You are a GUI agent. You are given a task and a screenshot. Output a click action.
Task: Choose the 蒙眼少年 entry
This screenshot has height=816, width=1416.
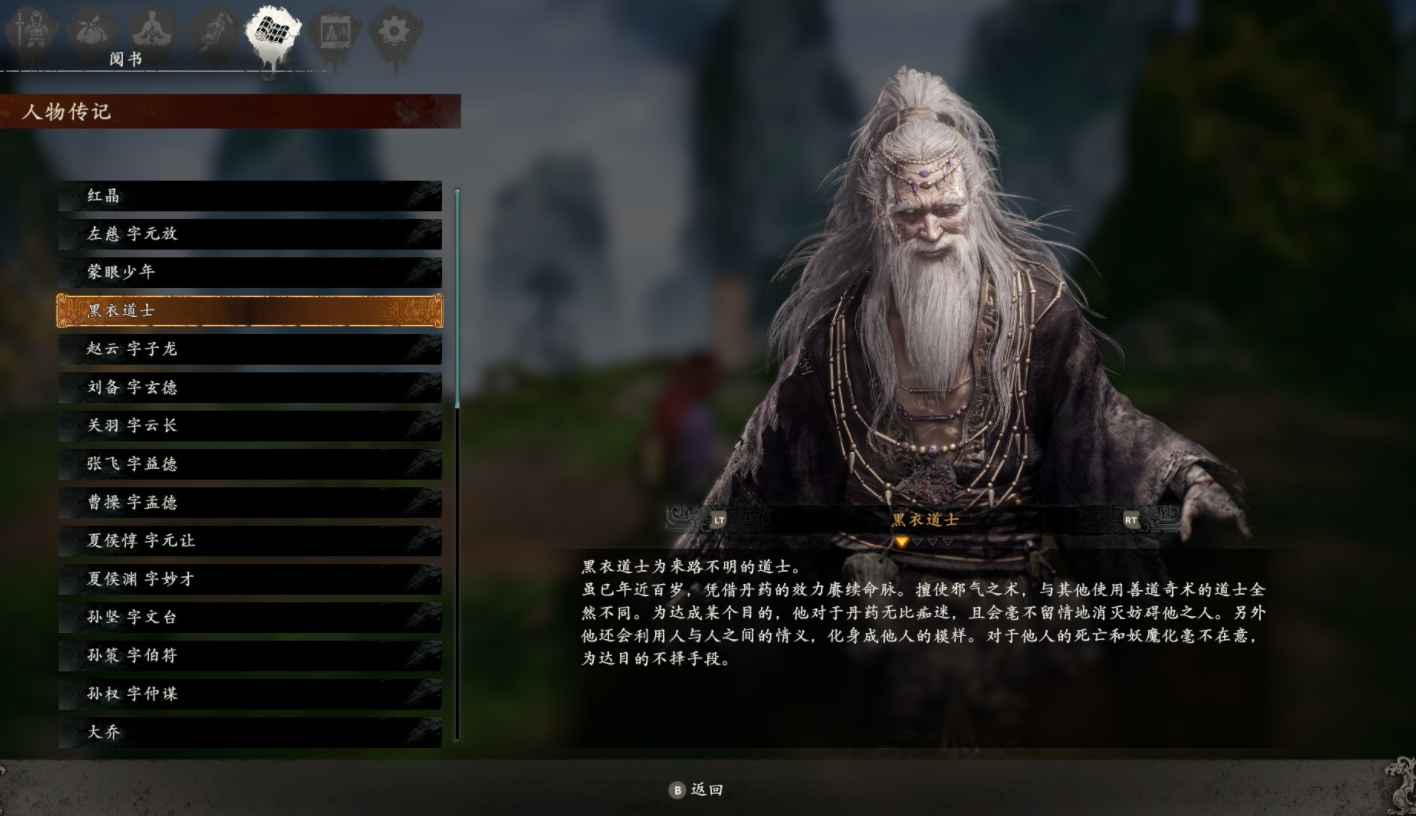[x=250, y=272]
